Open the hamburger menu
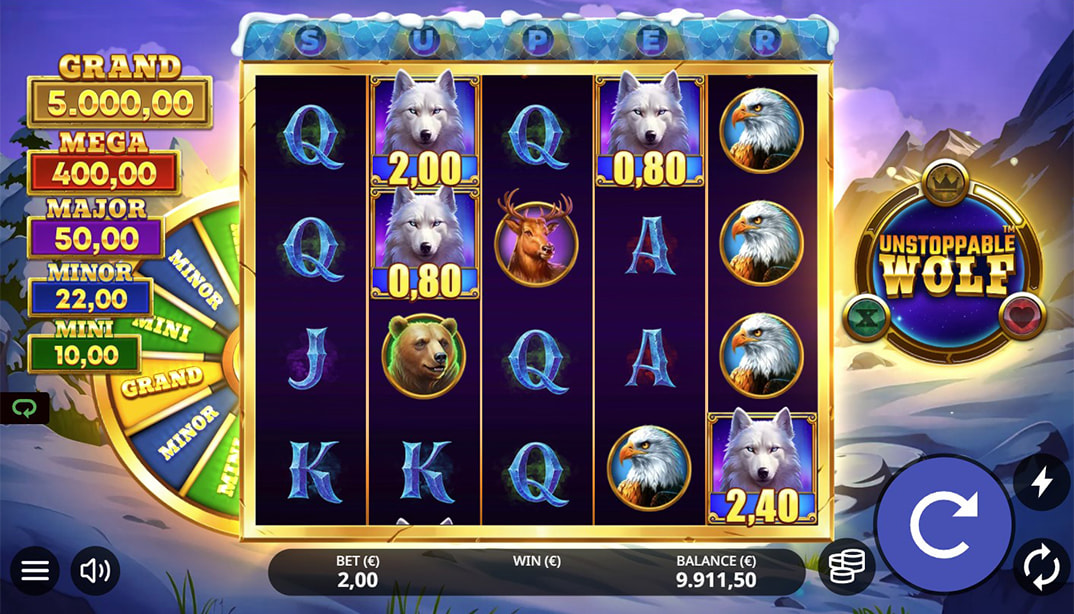The height and width of the screenshot is (614, 1074). click(x=35, y=571)
